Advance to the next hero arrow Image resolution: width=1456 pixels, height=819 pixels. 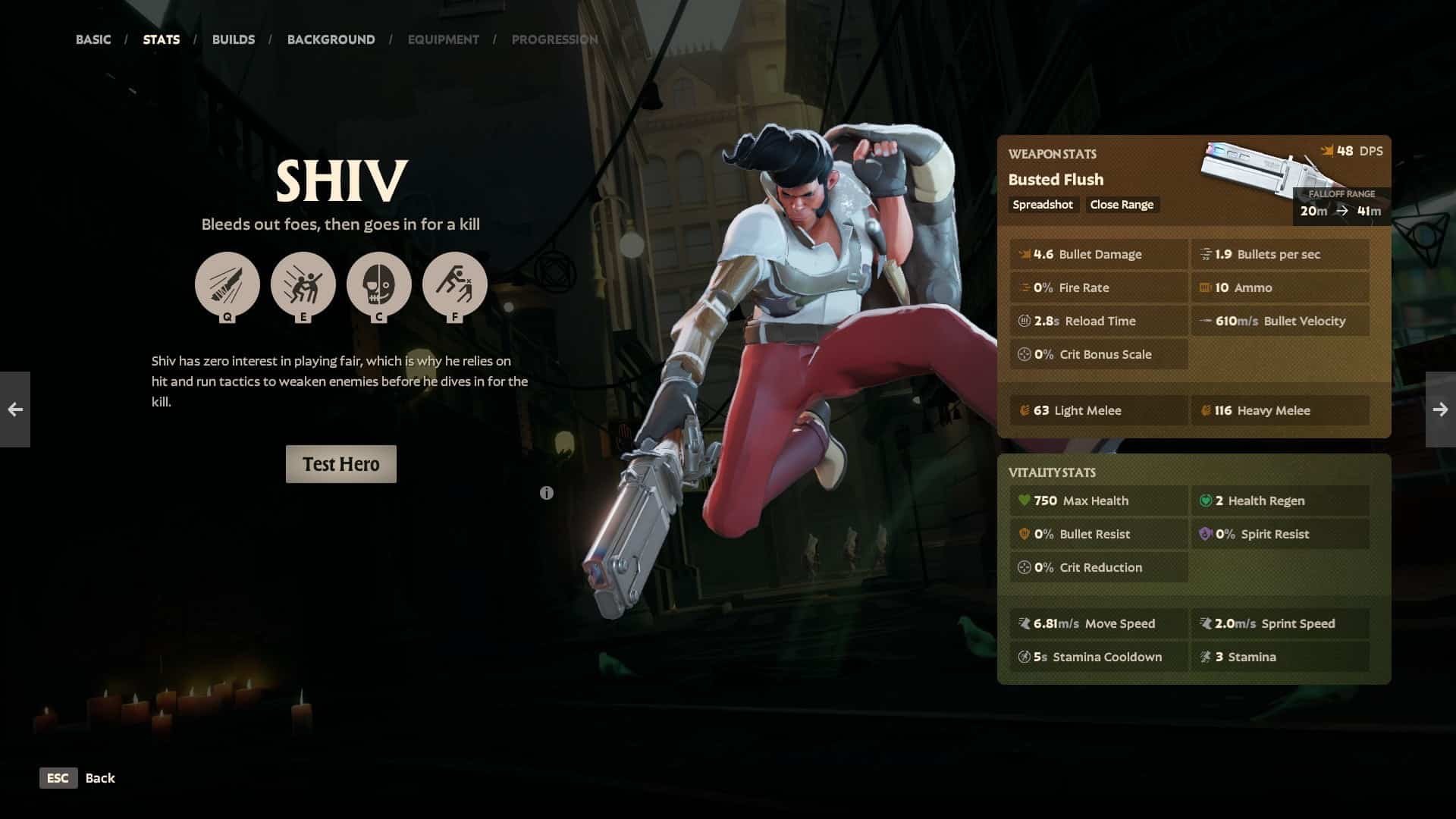coord(1441,409)
